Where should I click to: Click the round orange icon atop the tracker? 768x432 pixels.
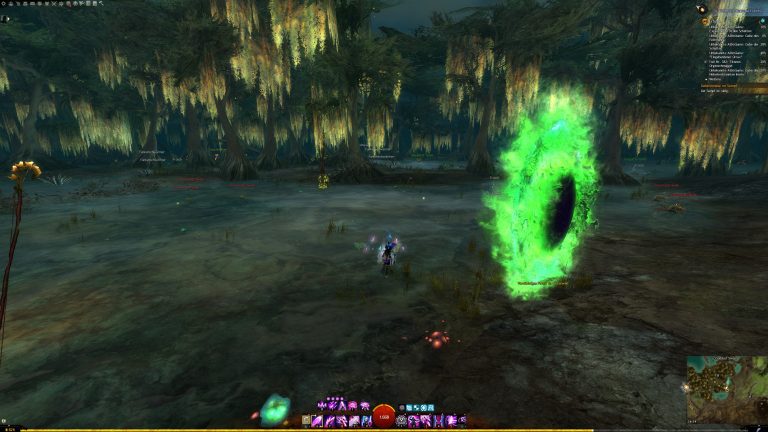click(x=701, y=9)
